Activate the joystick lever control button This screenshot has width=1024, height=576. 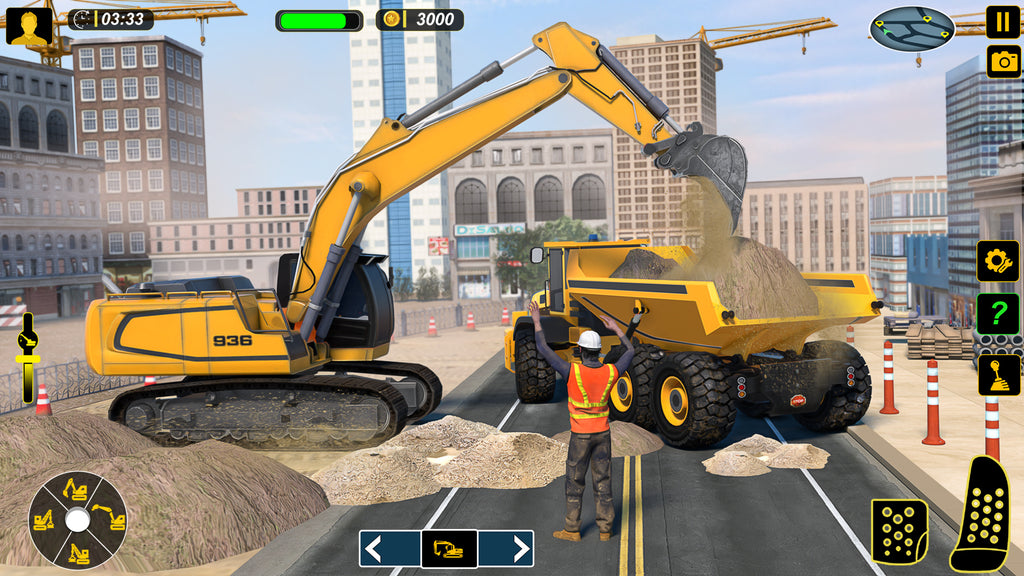998,374
